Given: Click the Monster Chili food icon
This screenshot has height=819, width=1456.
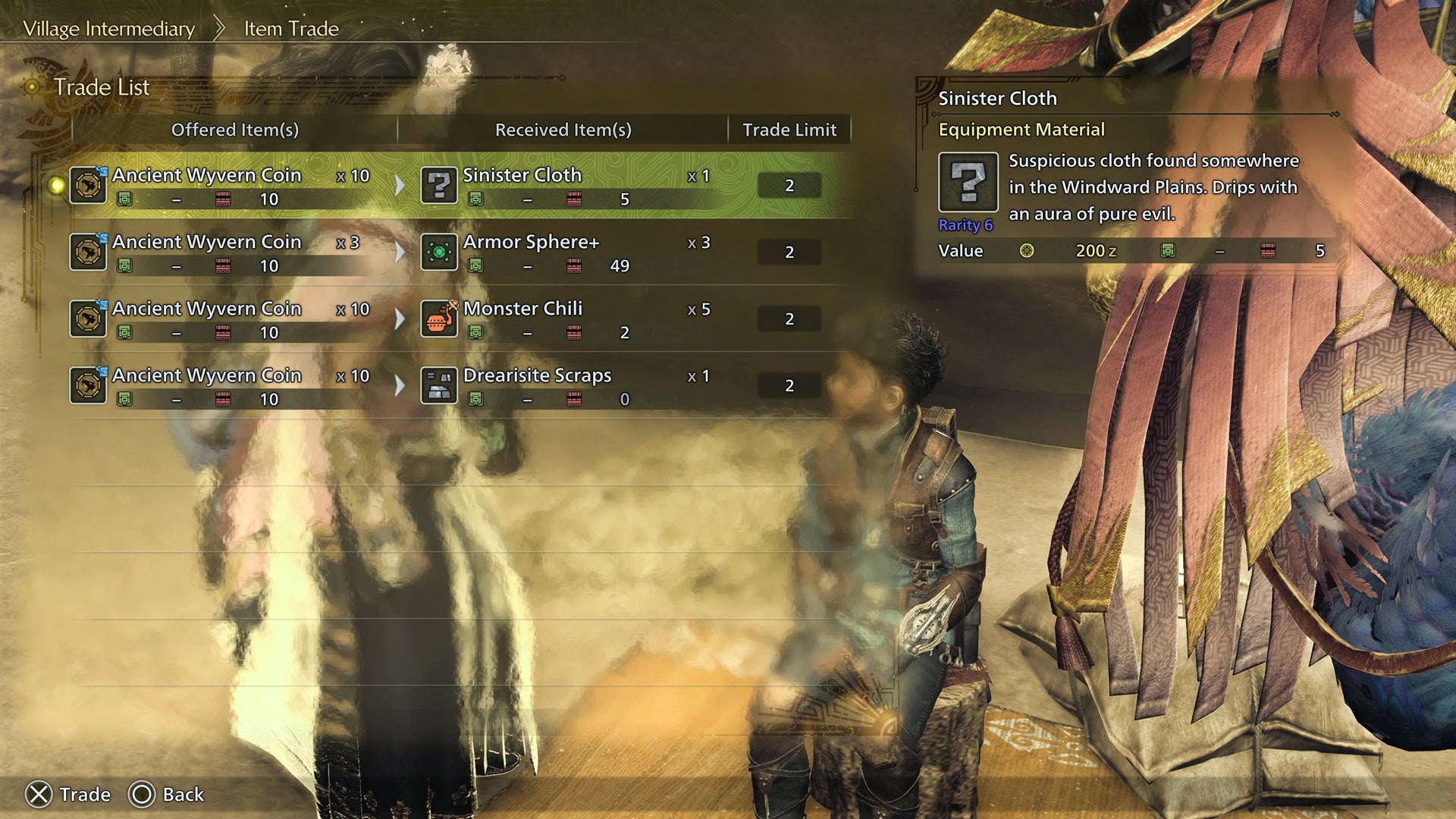Looking at the screenshot, I should click(438, 318).
